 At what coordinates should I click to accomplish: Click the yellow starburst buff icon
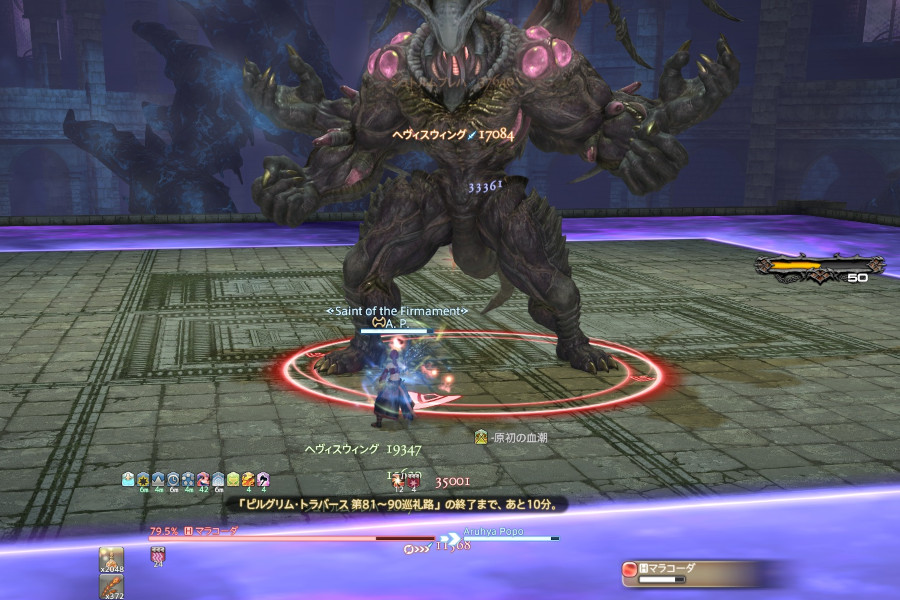click(x=143, y=479)
